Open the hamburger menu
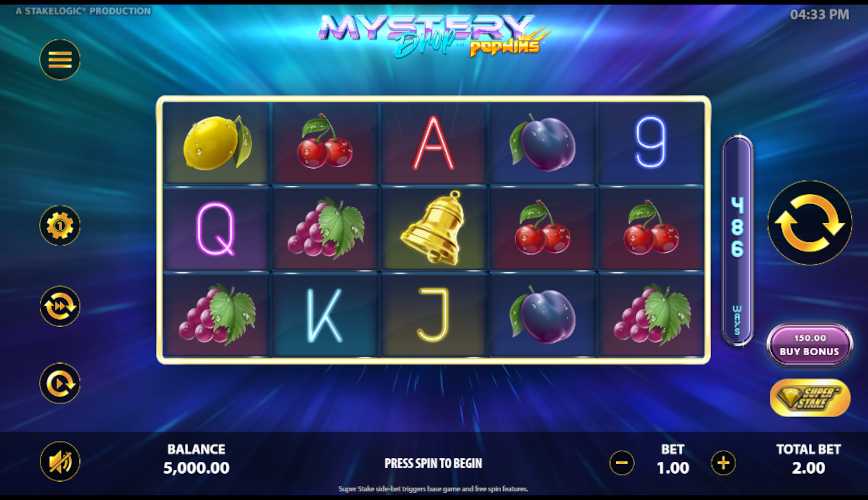868x500 pixels. (60, 60)
